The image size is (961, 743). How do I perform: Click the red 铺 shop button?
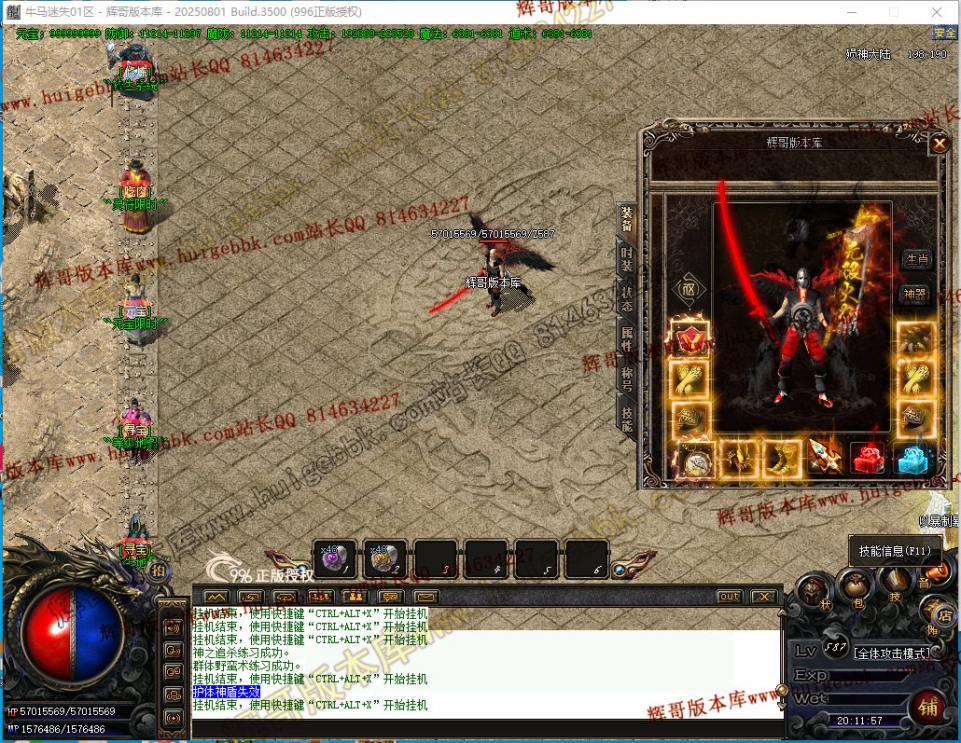tap(926, 708)
